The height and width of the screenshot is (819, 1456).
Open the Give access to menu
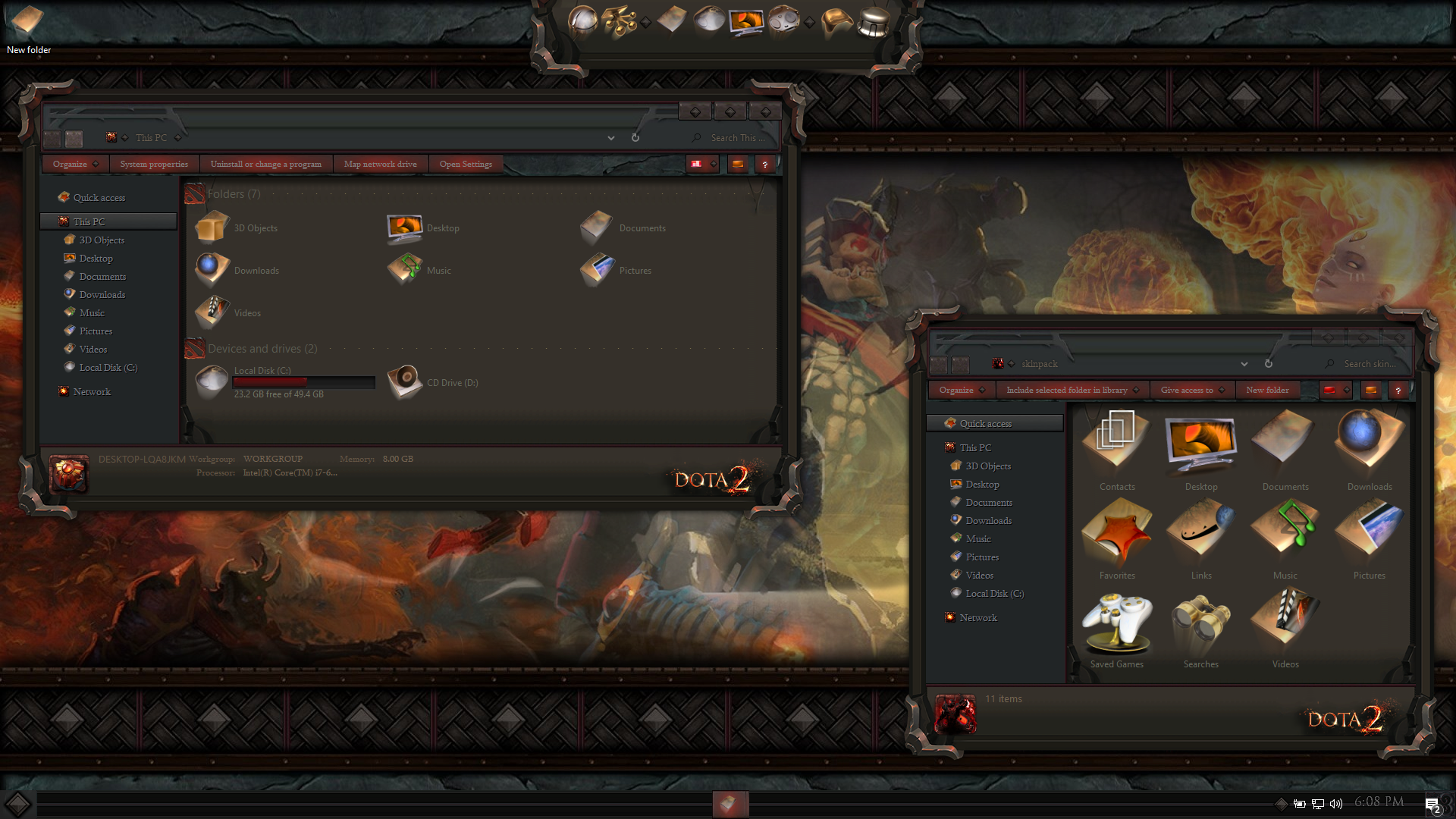[x=1187, y=390]
